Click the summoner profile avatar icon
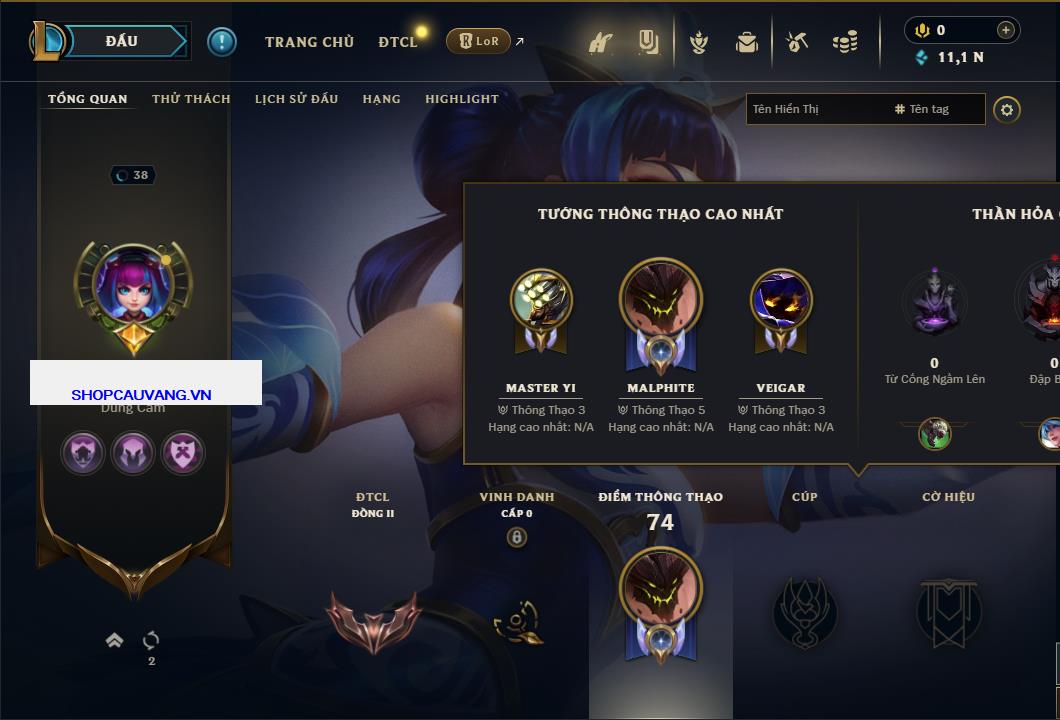 [x=133, y=282]
